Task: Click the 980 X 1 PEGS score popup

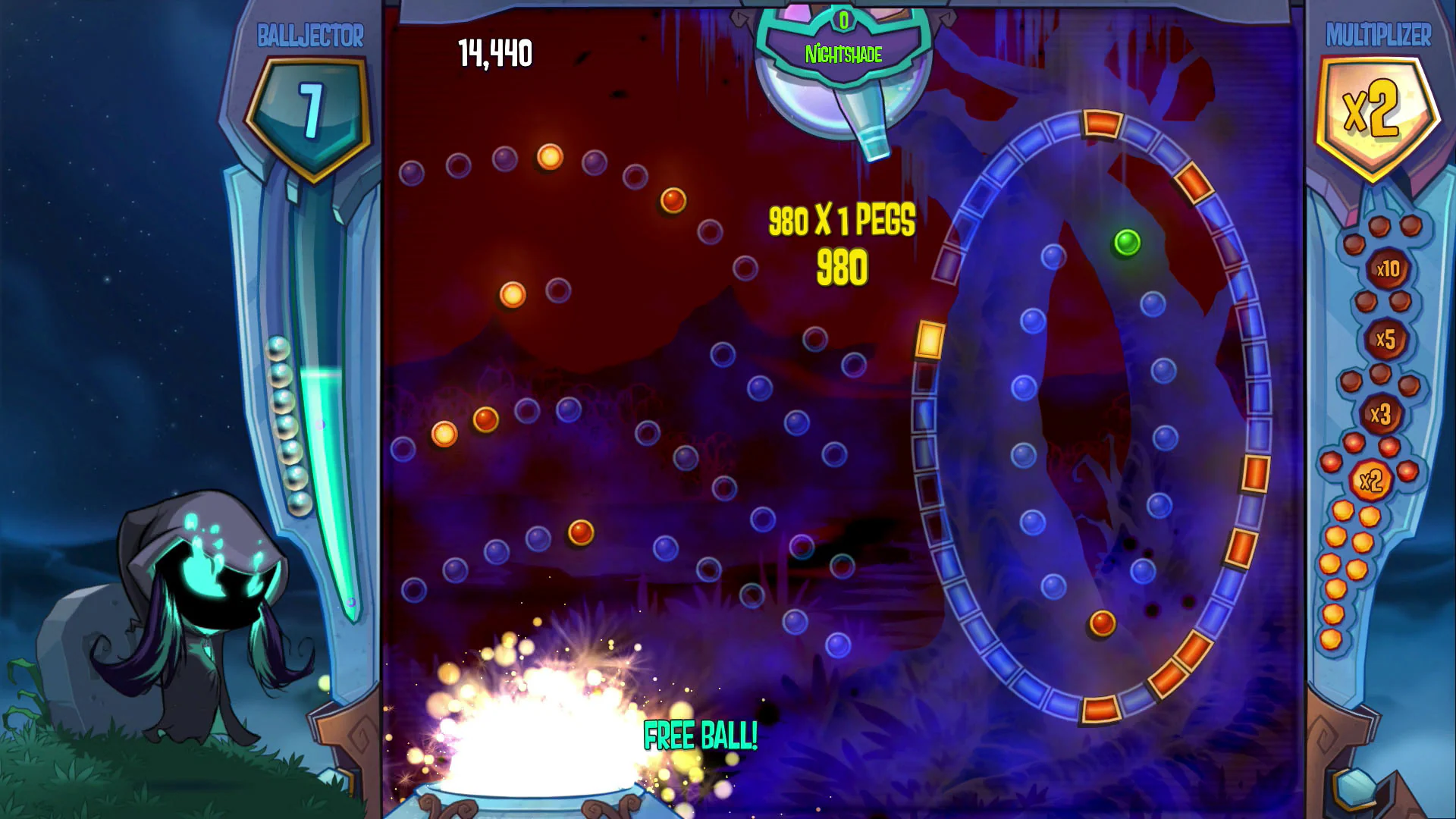Action: 842,219
